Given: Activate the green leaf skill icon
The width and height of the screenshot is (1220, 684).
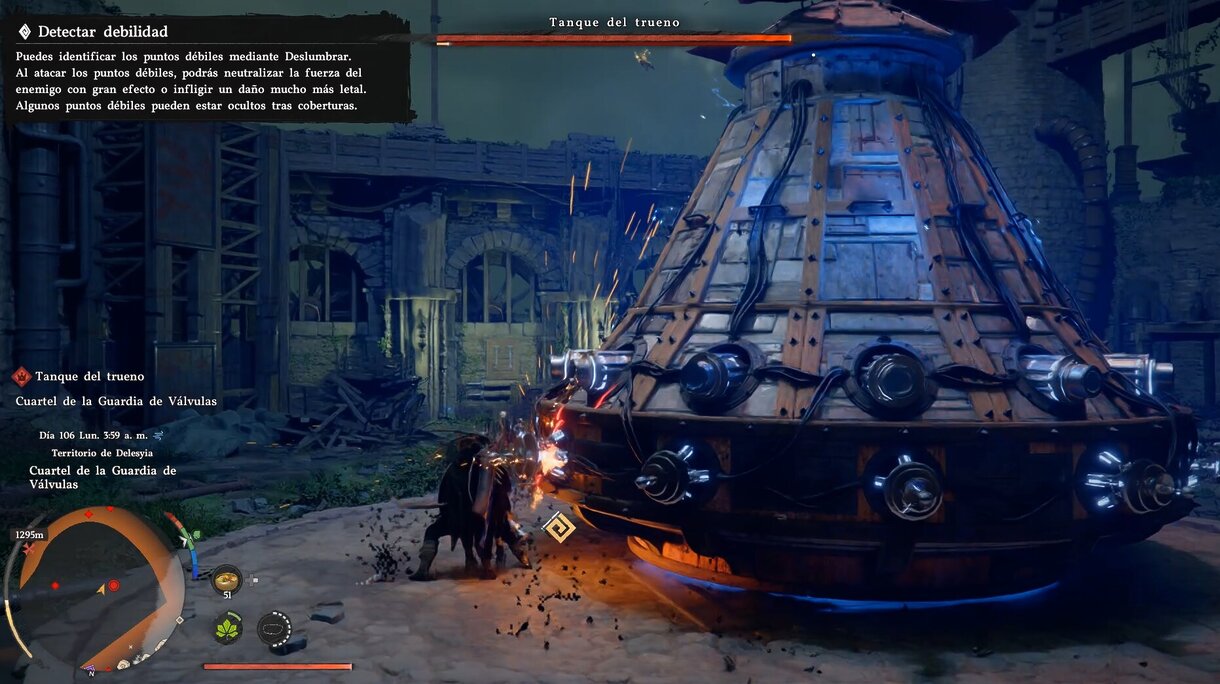Looking at the screenshot, I should tap(227, 628).
